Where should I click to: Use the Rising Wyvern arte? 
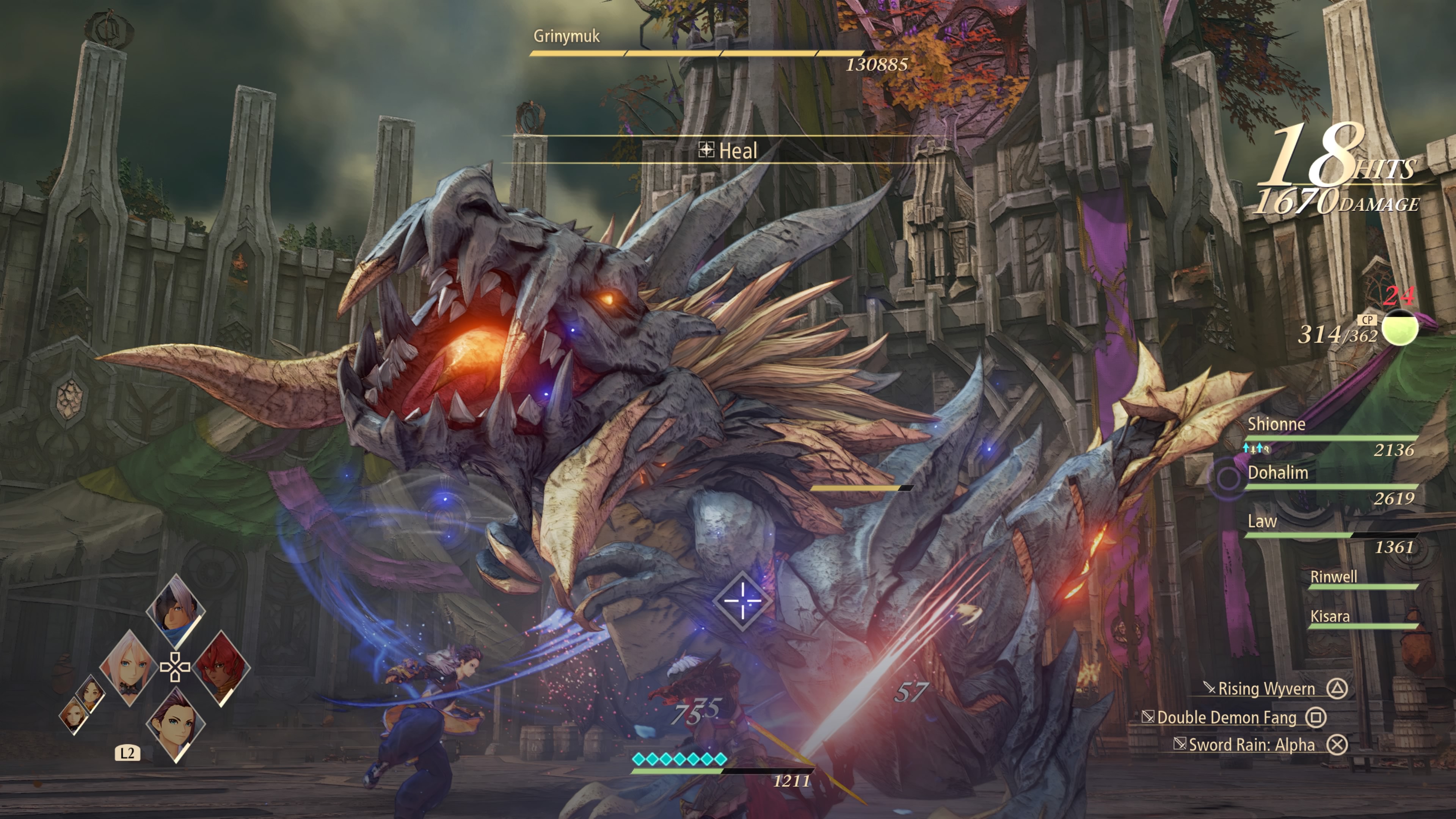pos(1266,689)
